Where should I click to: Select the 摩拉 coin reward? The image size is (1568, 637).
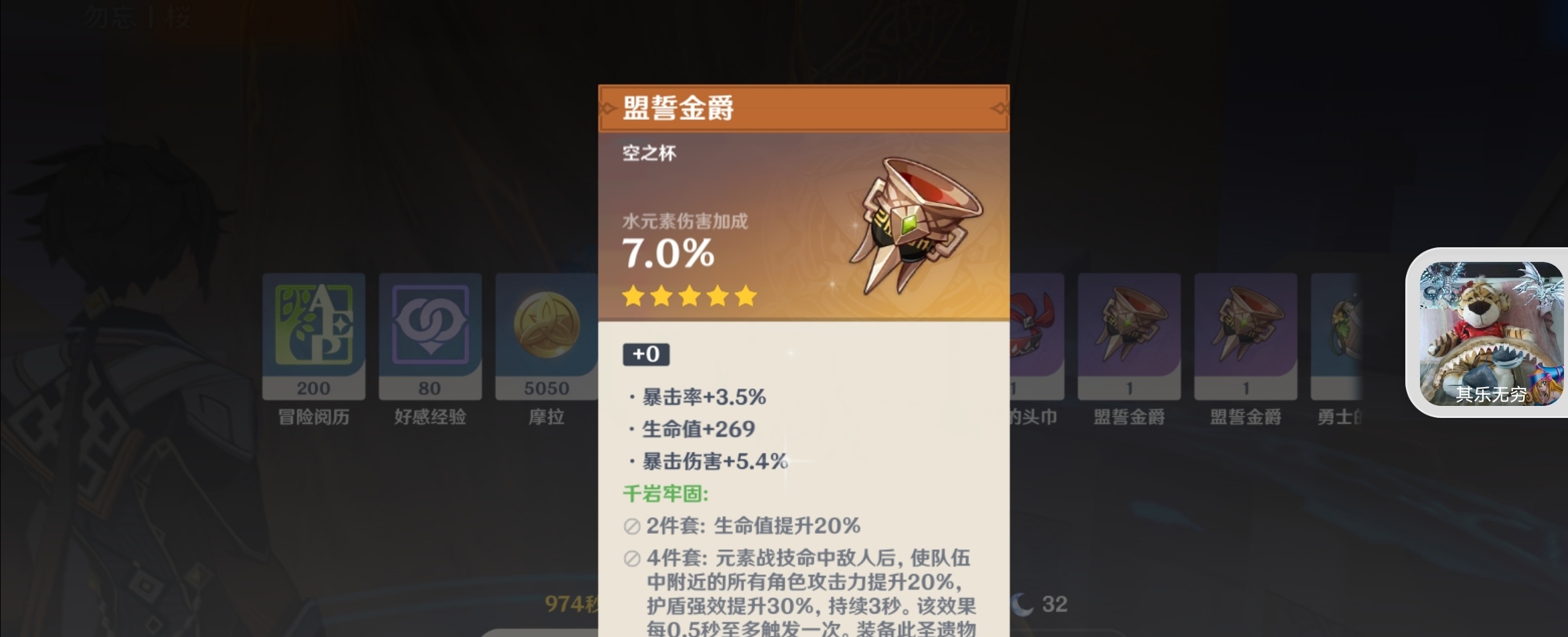[x=546, y=335]
